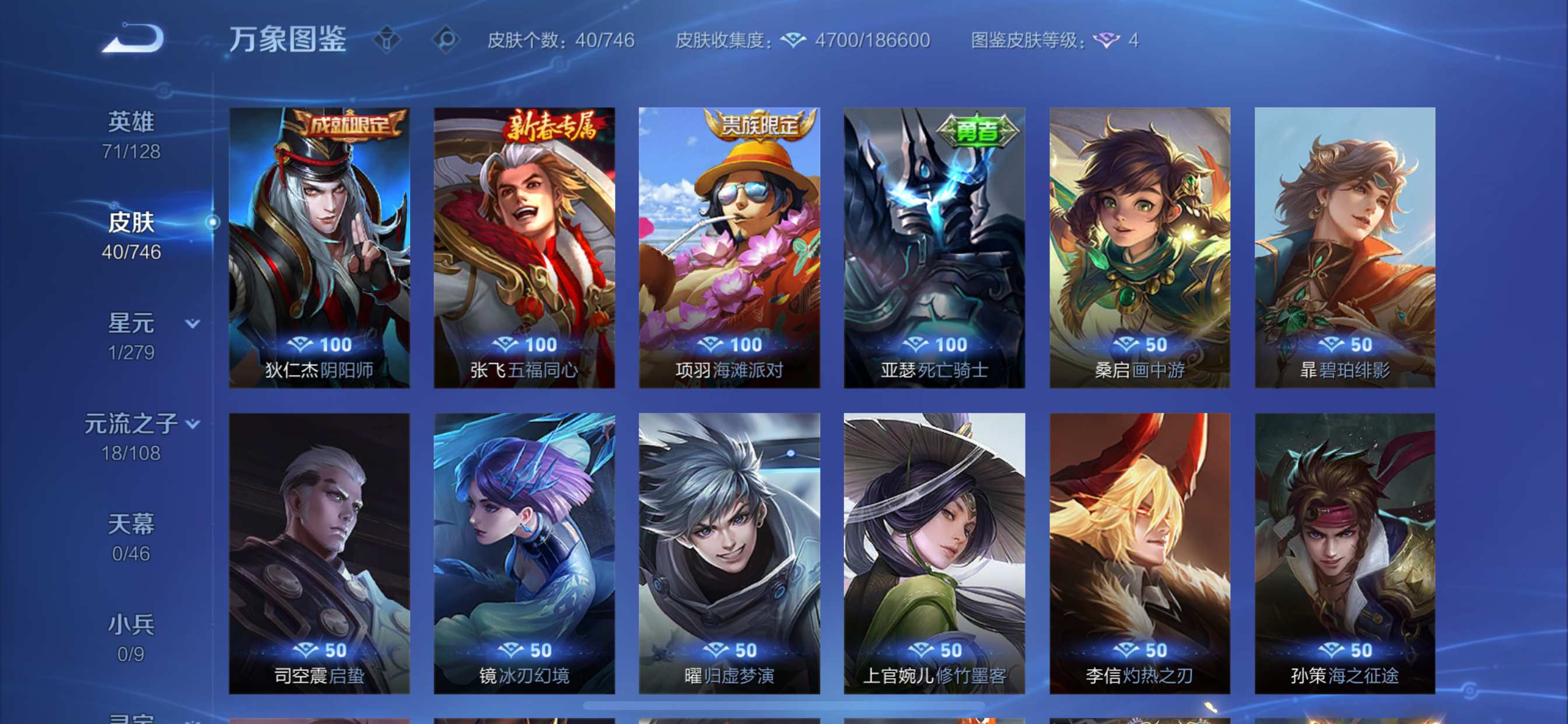1568x724 pixels.
Task: Click the diamond icon beside 皮肤收集度
Action: (794, 40)
